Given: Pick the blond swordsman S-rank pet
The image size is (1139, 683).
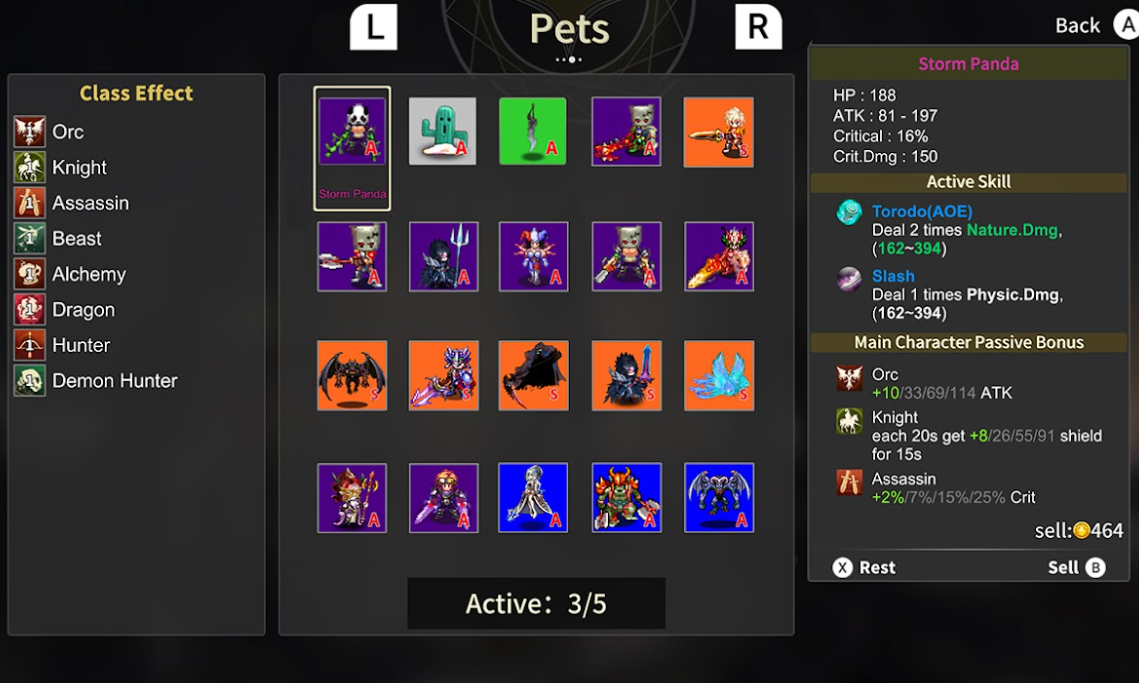Looking at the screenshot, I should (x=719, y=131).
